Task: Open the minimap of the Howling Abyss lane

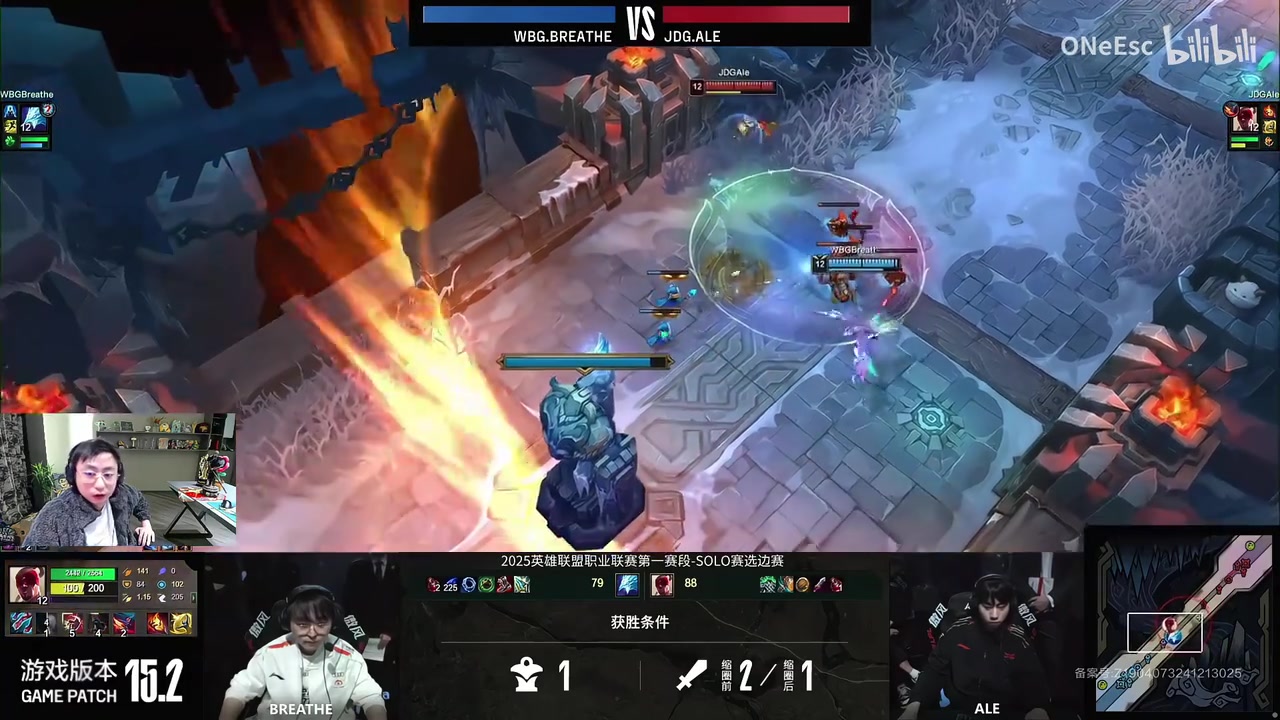Action: [x=1182, y=624]
